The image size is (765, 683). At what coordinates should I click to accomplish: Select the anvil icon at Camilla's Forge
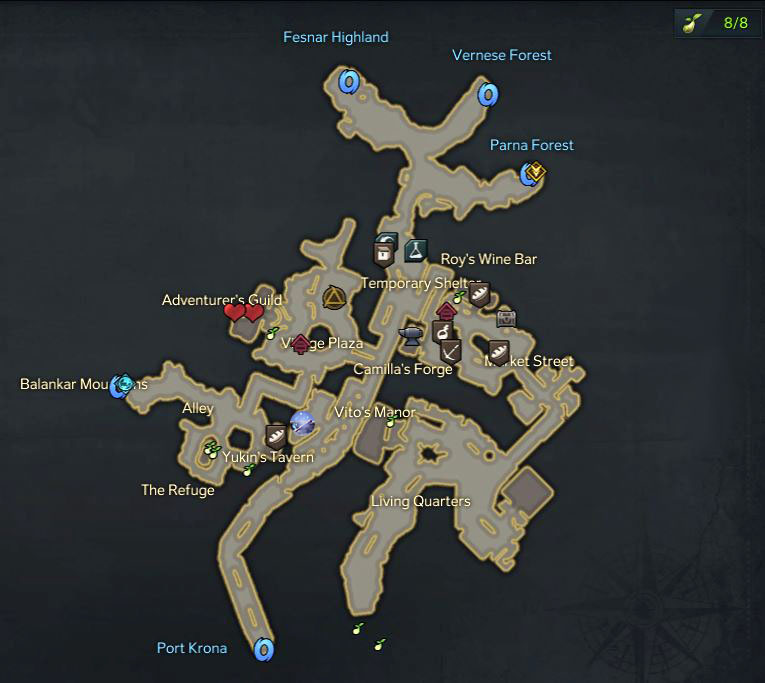click(x=410, y=334)
